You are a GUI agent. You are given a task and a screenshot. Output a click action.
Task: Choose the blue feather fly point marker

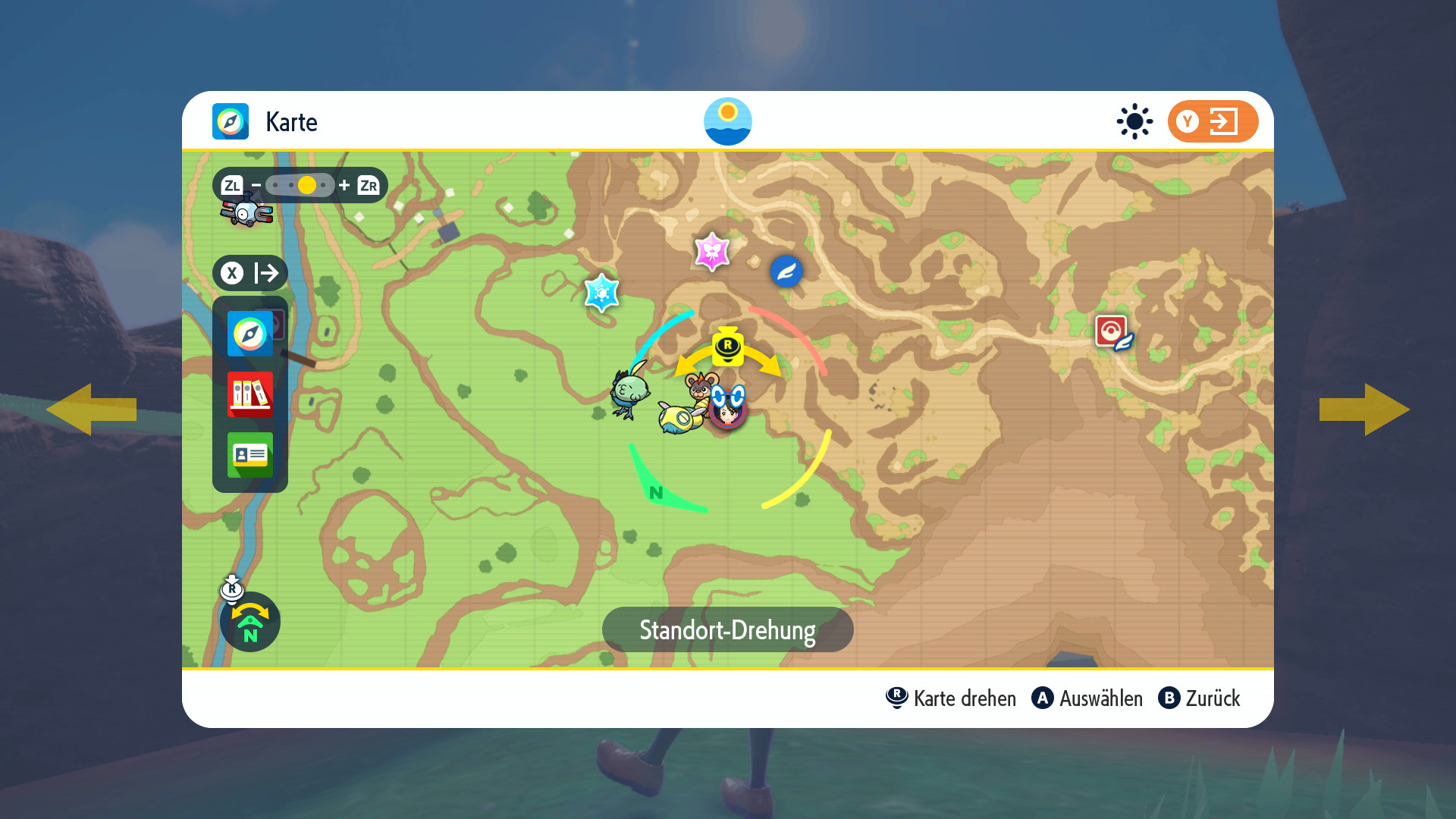786,271
